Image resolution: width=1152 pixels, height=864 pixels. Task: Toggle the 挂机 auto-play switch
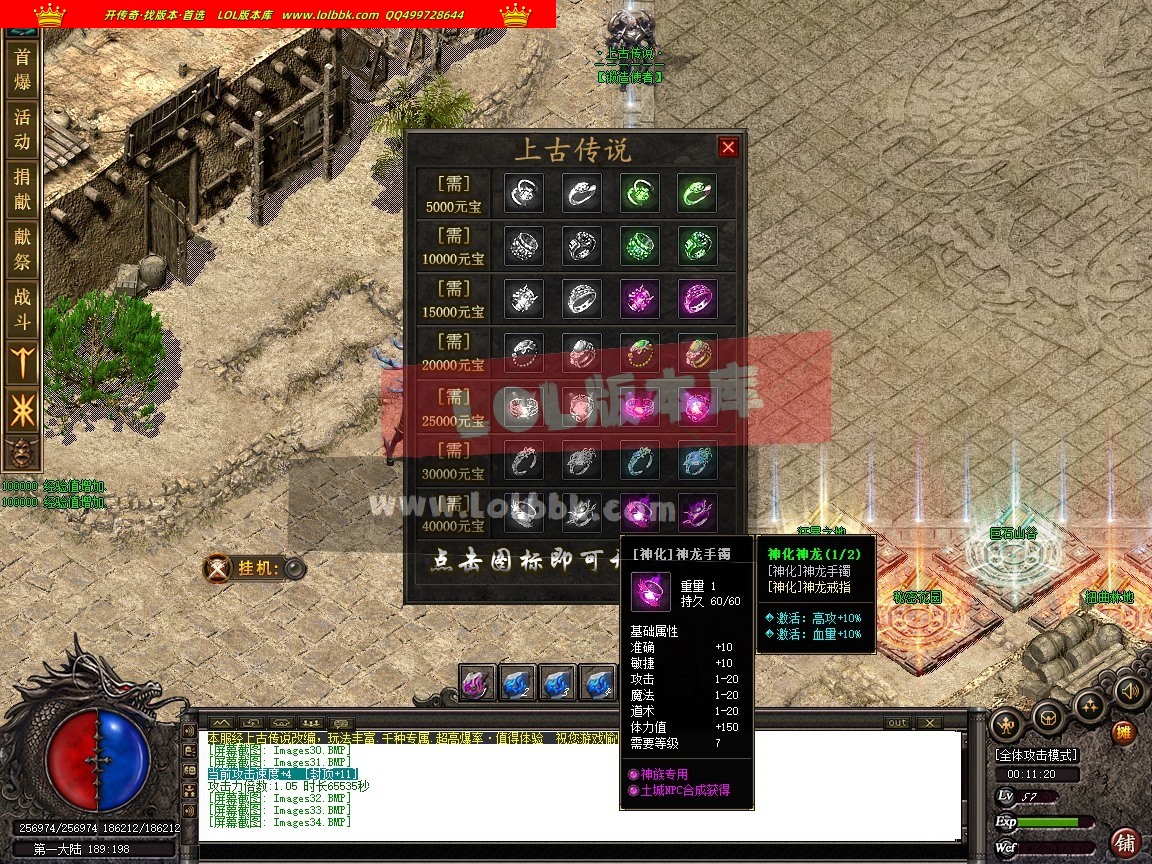293,569
